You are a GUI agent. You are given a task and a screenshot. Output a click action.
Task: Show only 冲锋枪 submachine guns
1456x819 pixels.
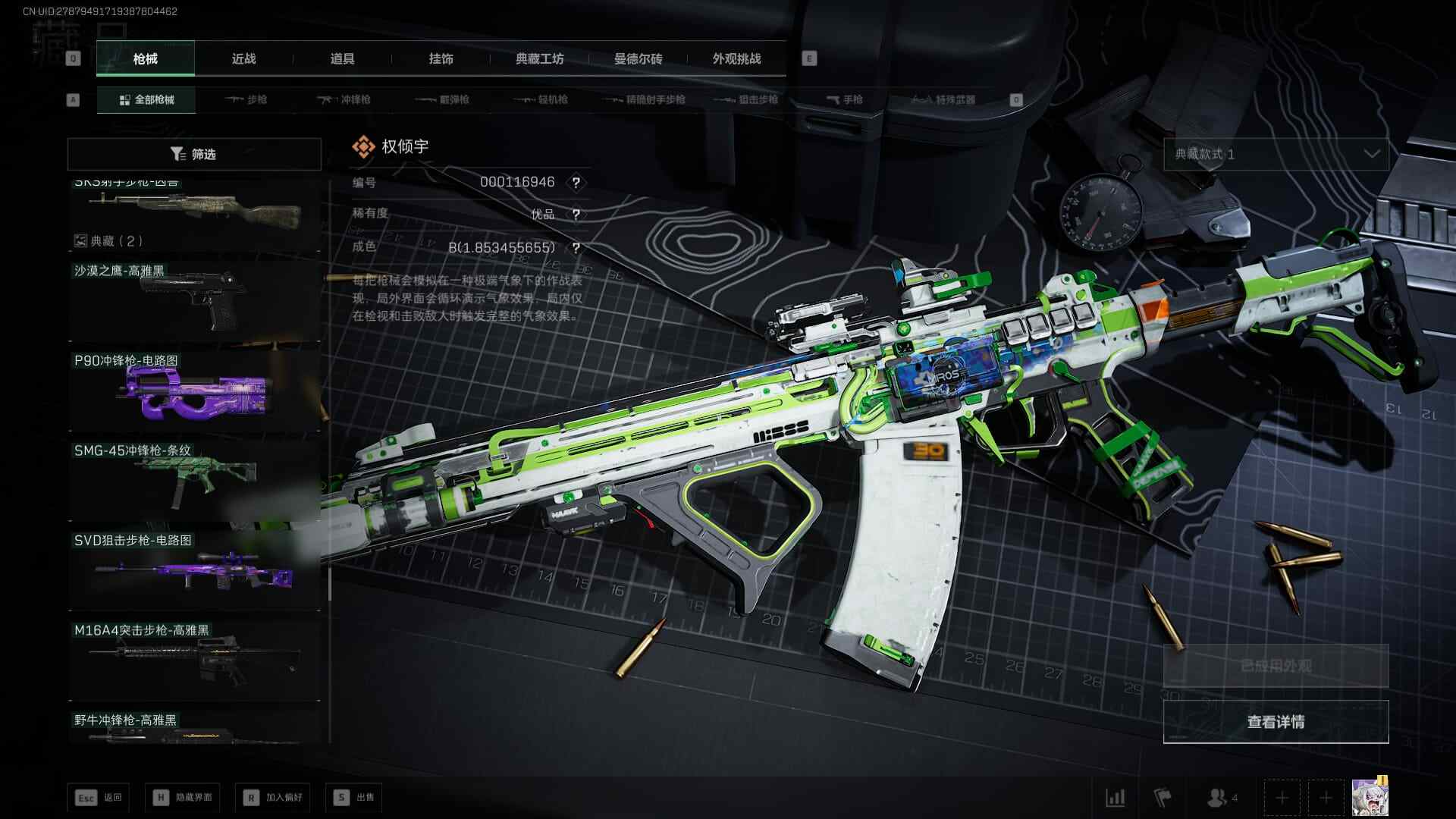pyautogui.click(x=344, y=99)
